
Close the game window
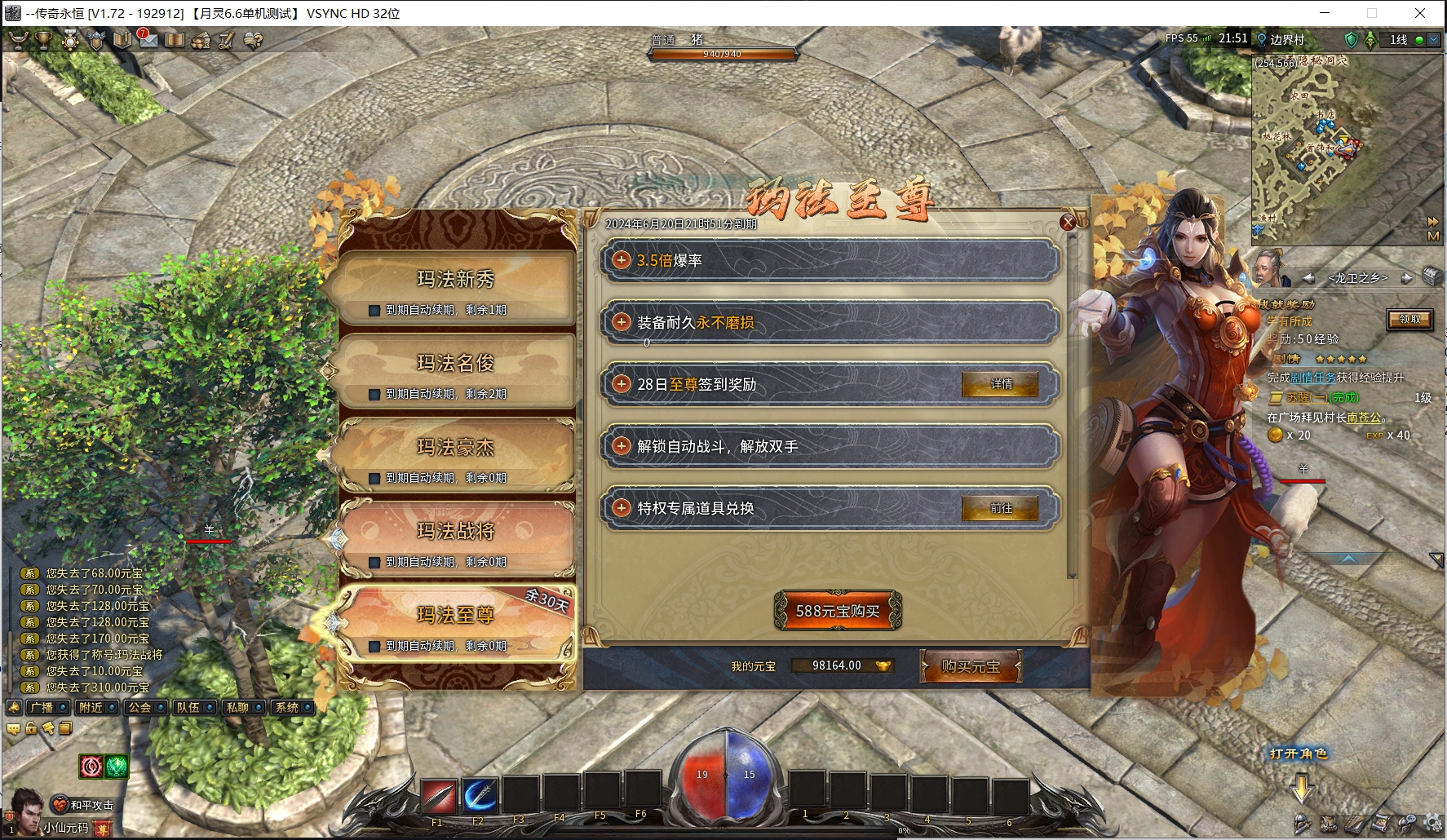pyautogui.click(x=1419, y=13)
